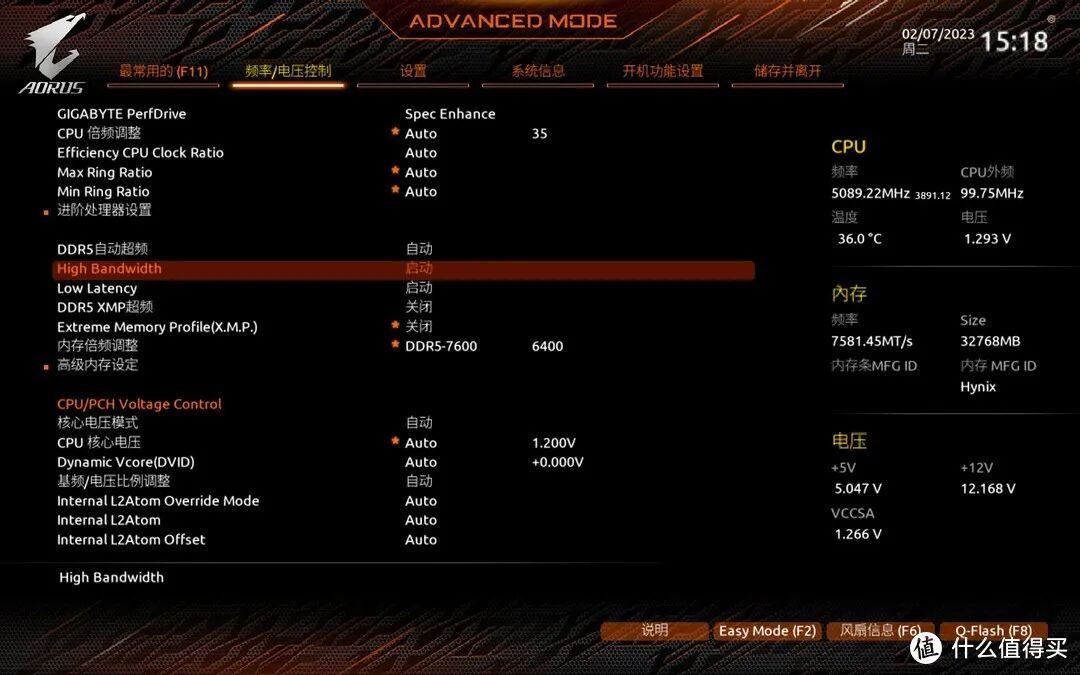Open the 进阶处理器设置 submenu
Viewport: 1080px width, 675px height.
(x=104, y=210)
